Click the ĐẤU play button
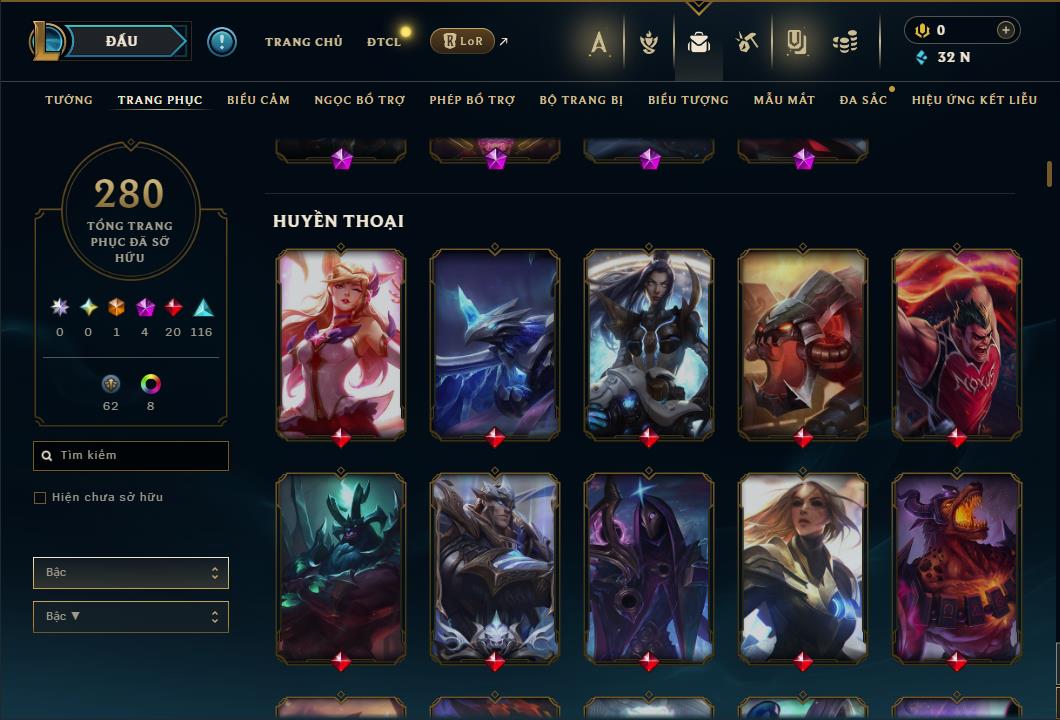Screen dimensions: 1060x720 tap(122, 41)
